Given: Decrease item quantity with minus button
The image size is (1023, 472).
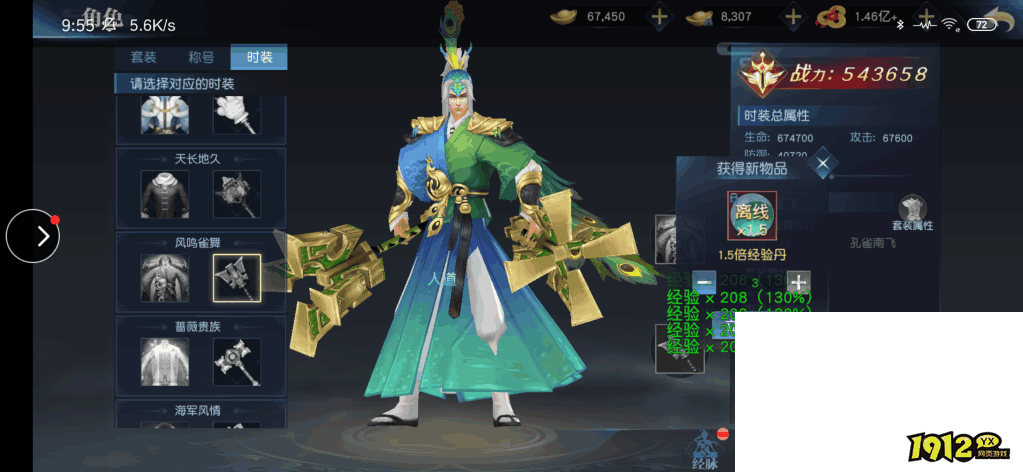Looking at the screenshot, I should pos(704,282).
